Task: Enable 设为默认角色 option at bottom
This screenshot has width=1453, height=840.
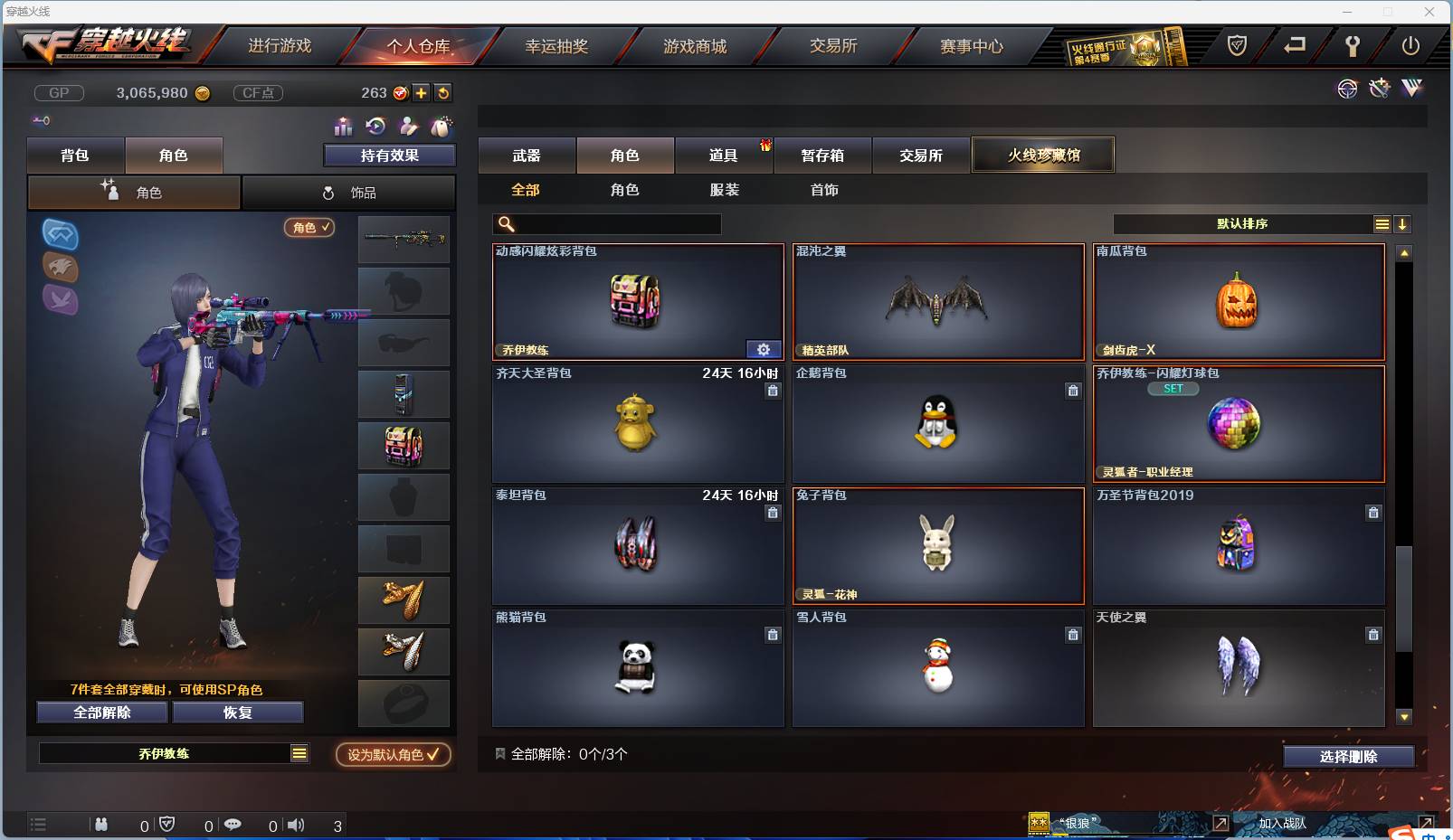Action: point(393,755)
